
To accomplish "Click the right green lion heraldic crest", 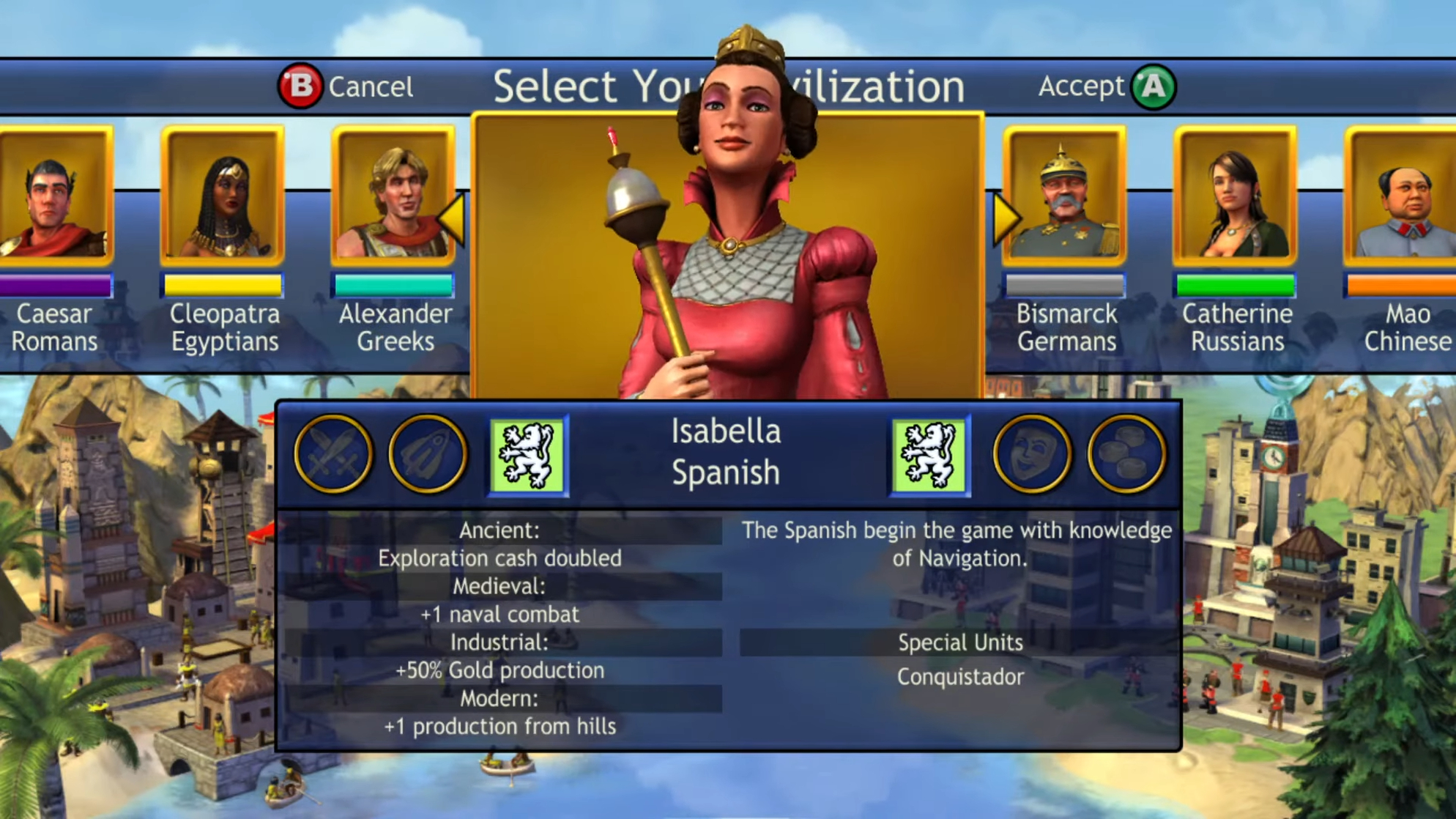I will pos(929,454).
